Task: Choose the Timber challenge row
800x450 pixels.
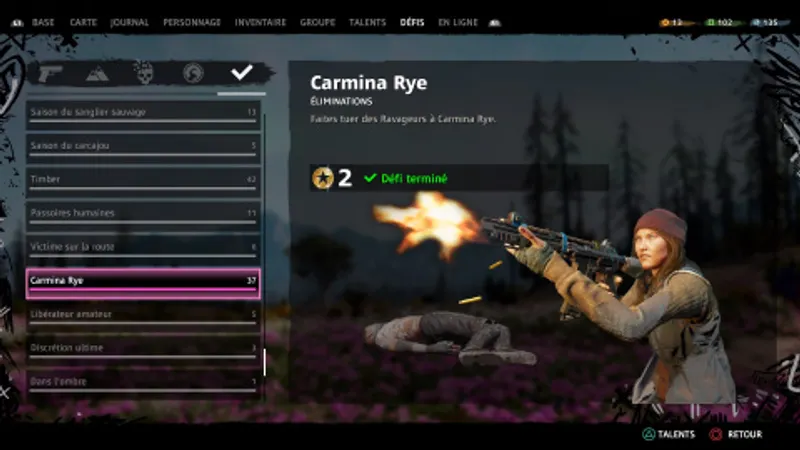Action: [143, 180]
